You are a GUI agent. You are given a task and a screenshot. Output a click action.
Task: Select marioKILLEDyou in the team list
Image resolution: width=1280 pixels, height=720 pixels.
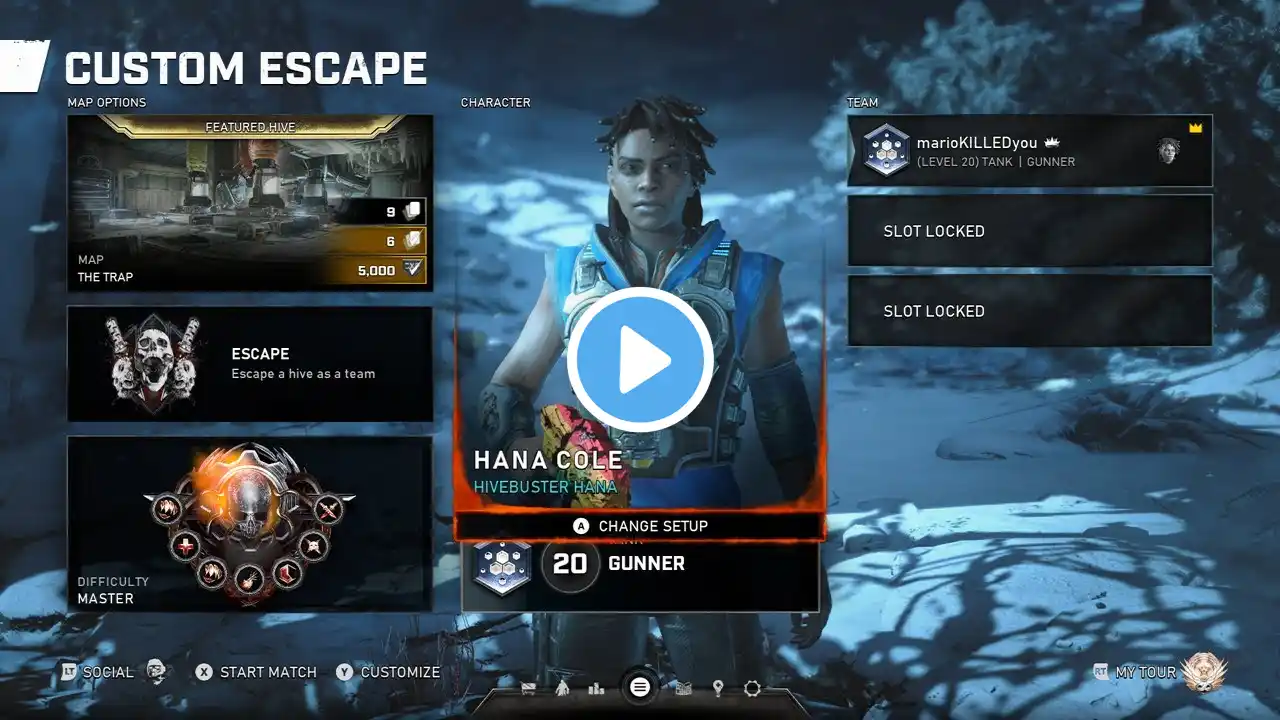(1030, 150)
